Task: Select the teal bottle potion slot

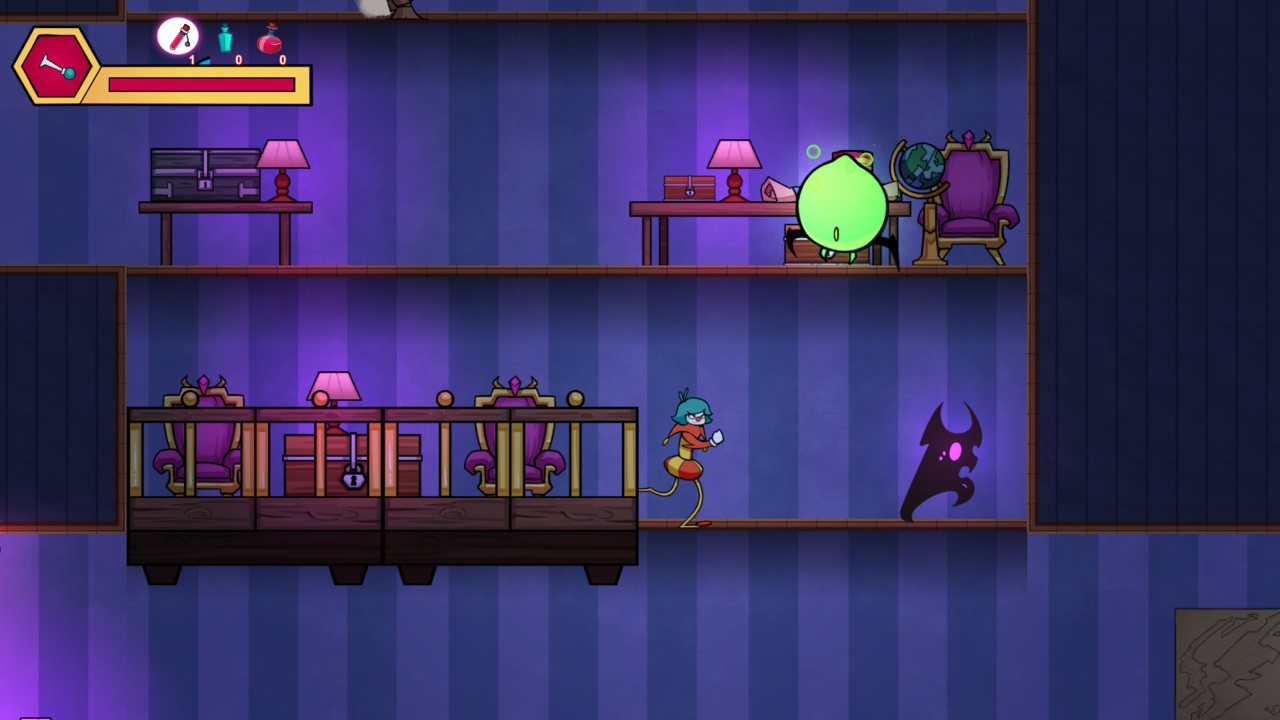Action: (225, 38)
